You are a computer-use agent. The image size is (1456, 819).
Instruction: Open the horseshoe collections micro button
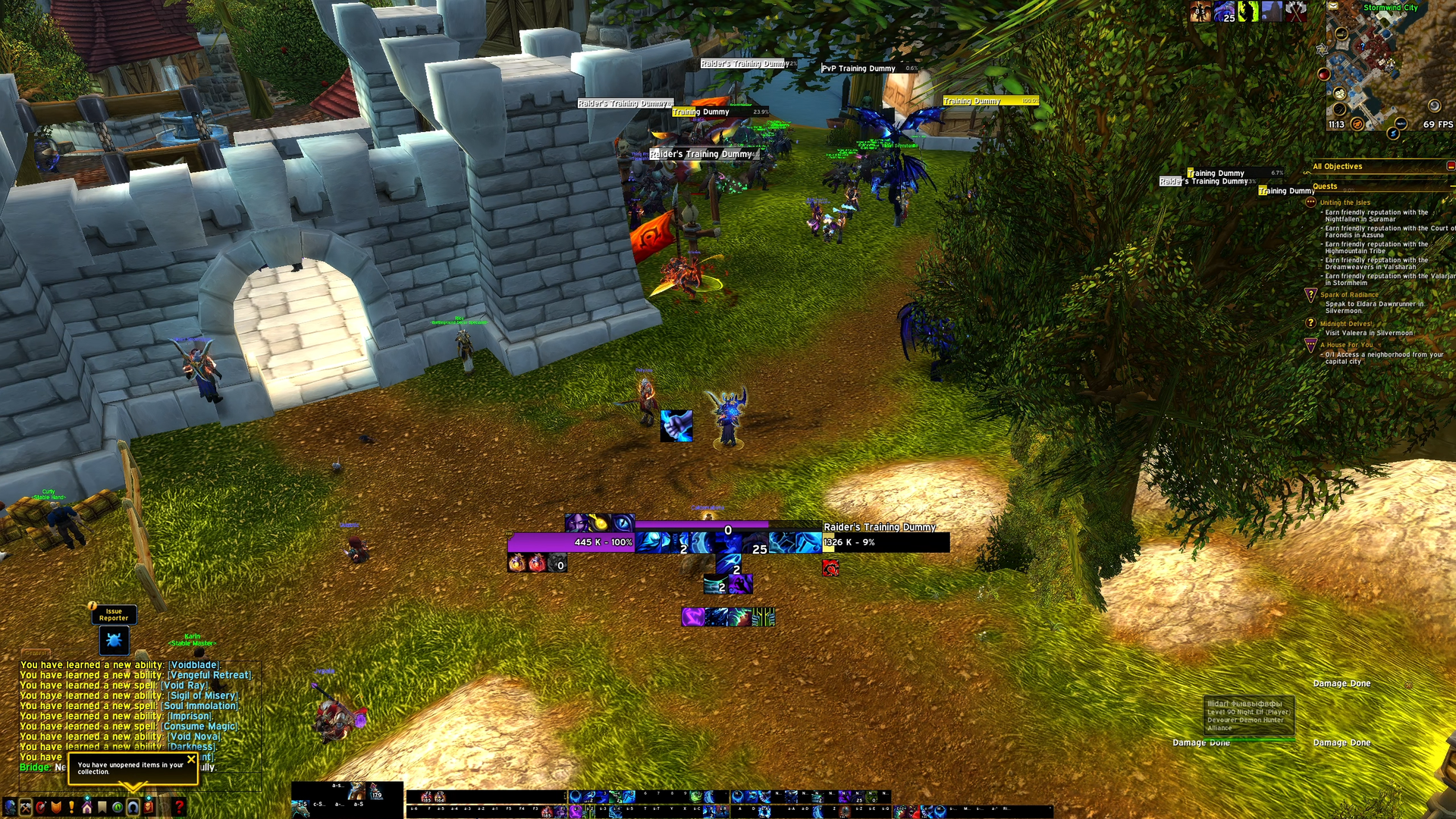(x=133, y=807)
